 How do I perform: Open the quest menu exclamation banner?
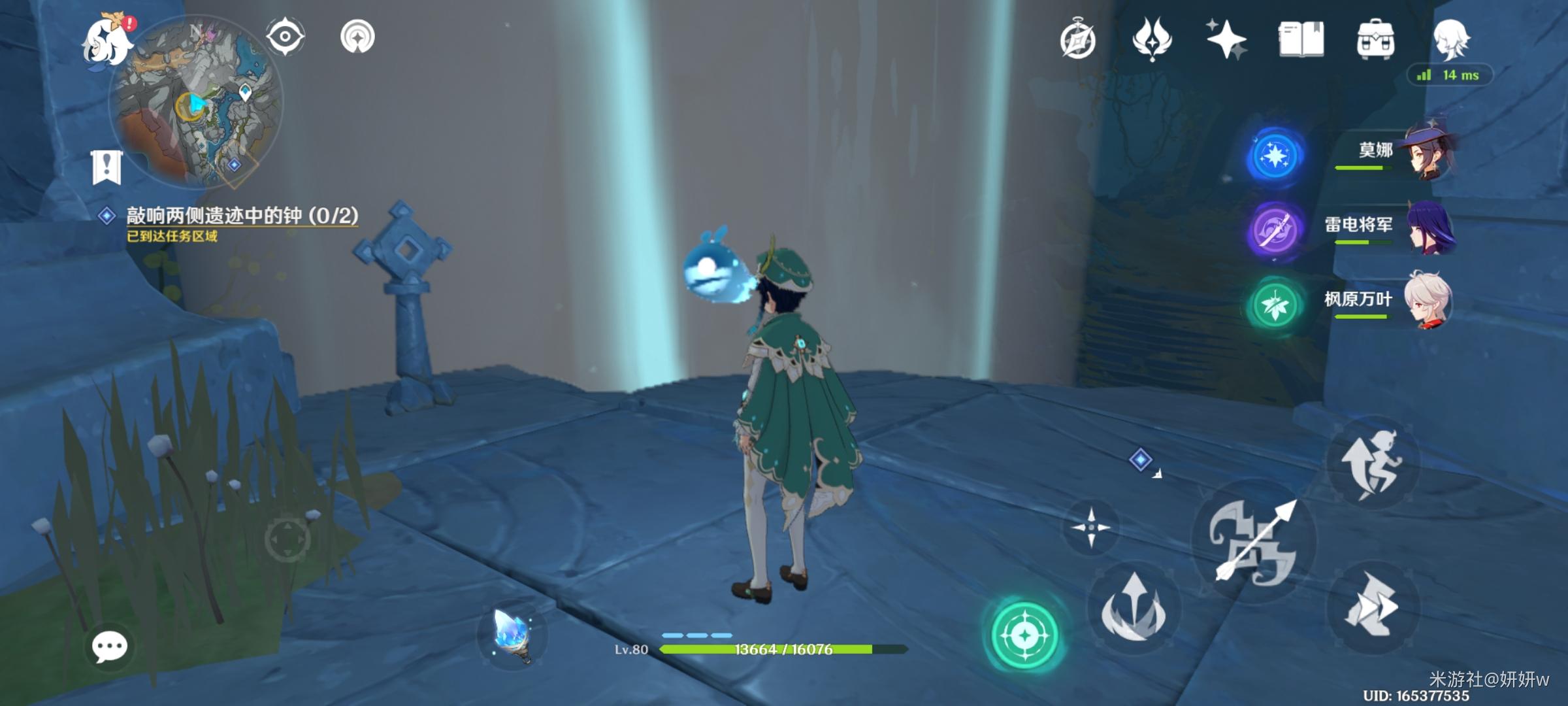(x=107, y=167)
